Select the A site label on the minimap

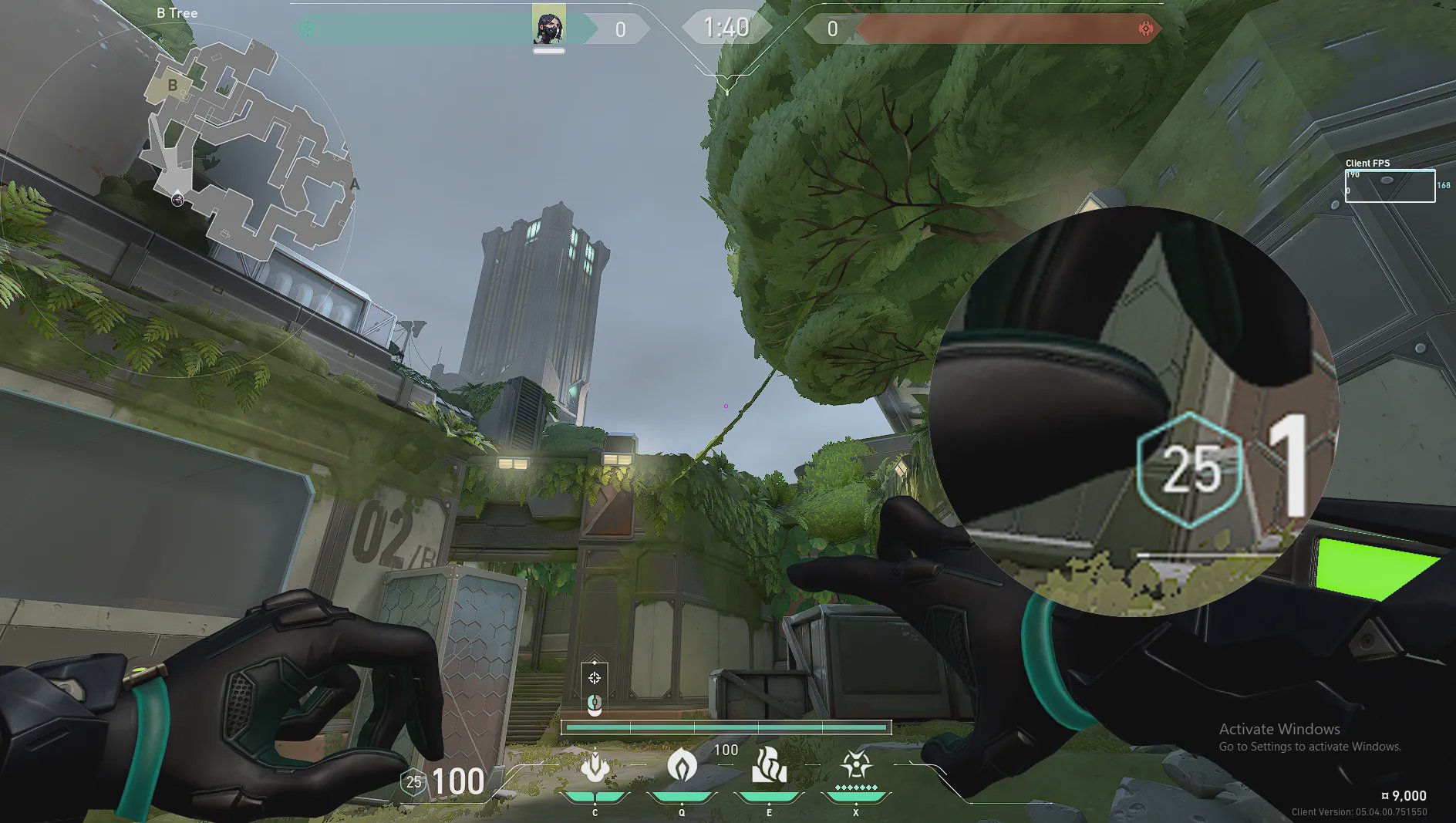click(x=355, y=184)
